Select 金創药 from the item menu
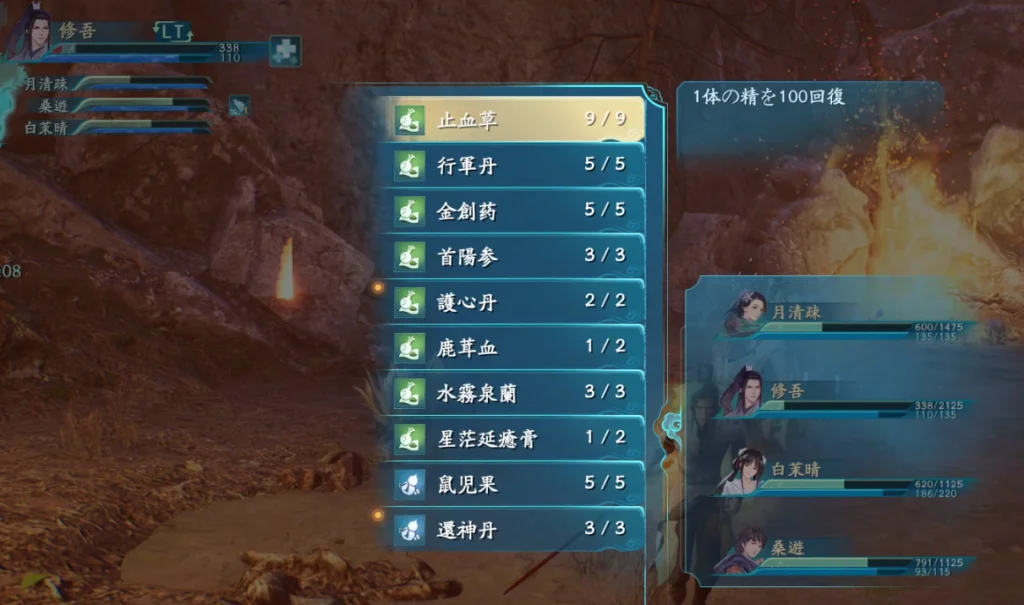Image resolution: width=1024 pixels, height=605 pixels. tap(510, 211)
